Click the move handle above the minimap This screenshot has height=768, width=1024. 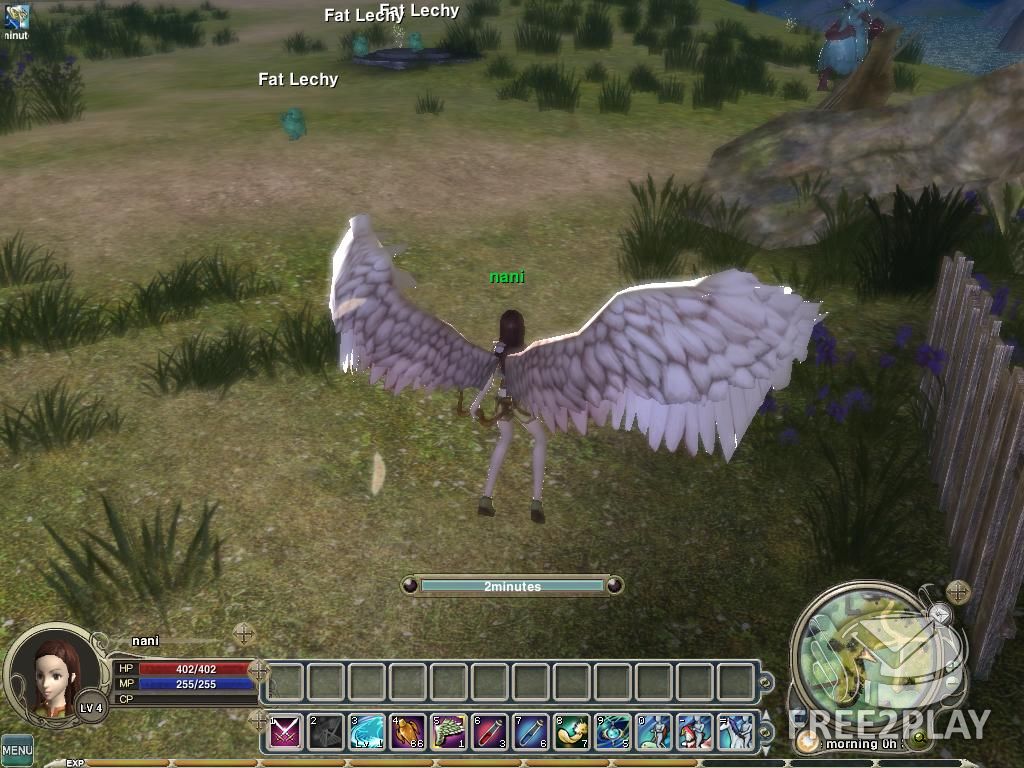tap(958, 592)
